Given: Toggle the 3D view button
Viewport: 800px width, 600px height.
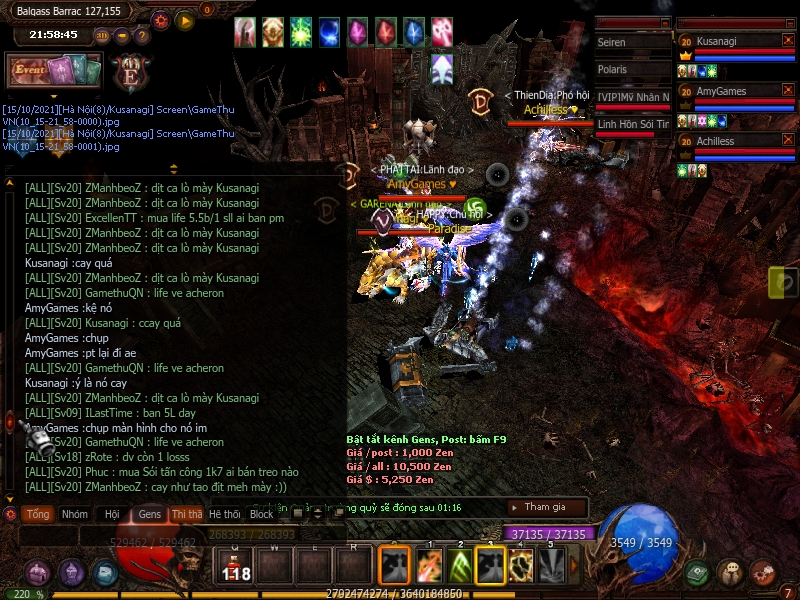Looking at the screenshot, I should (102, 36).
